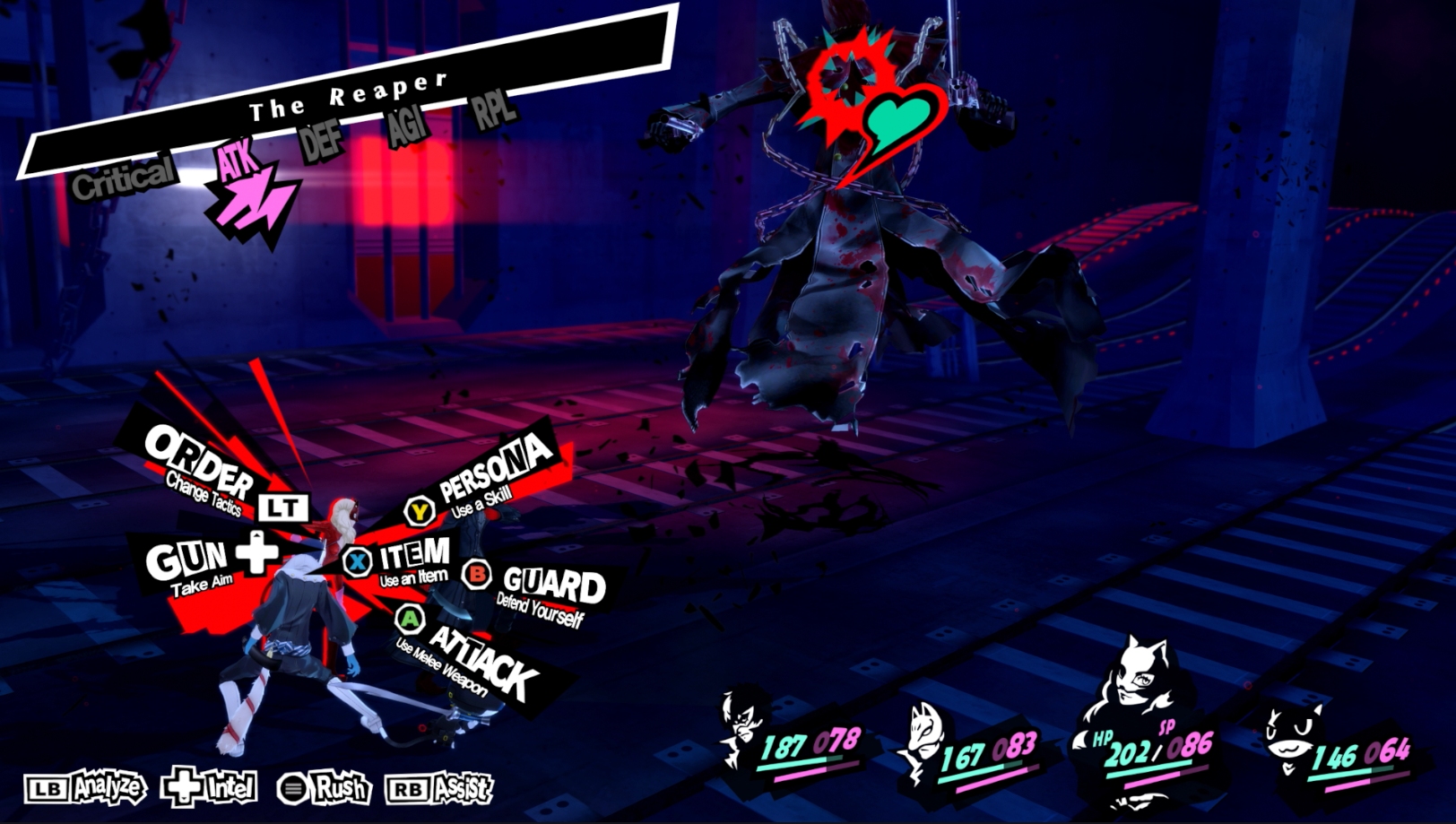1456x824 pixels.
Task: Activate Rush mode
Action: point(325,788)
